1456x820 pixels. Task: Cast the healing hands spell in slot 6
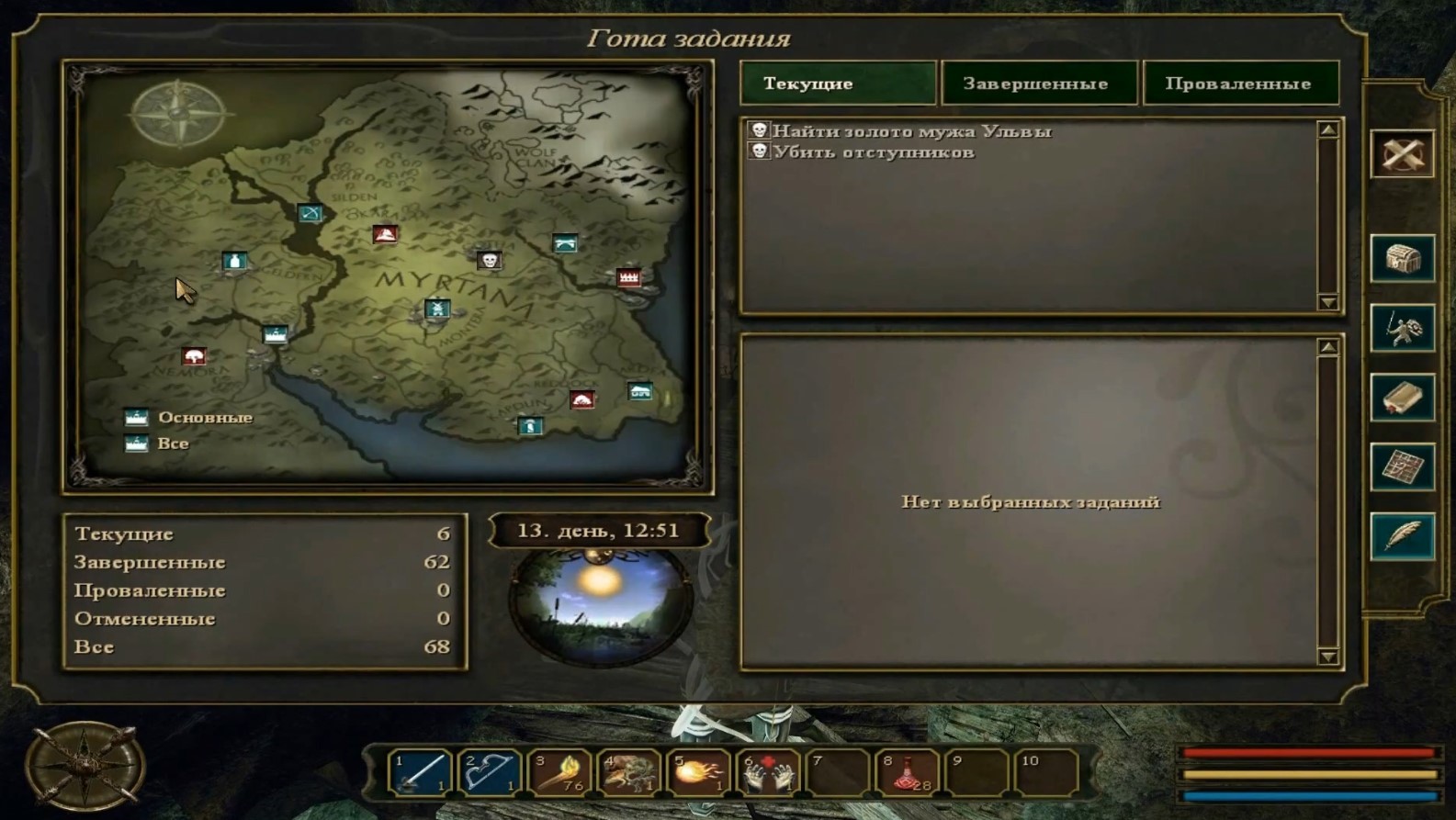coord(769,772)
